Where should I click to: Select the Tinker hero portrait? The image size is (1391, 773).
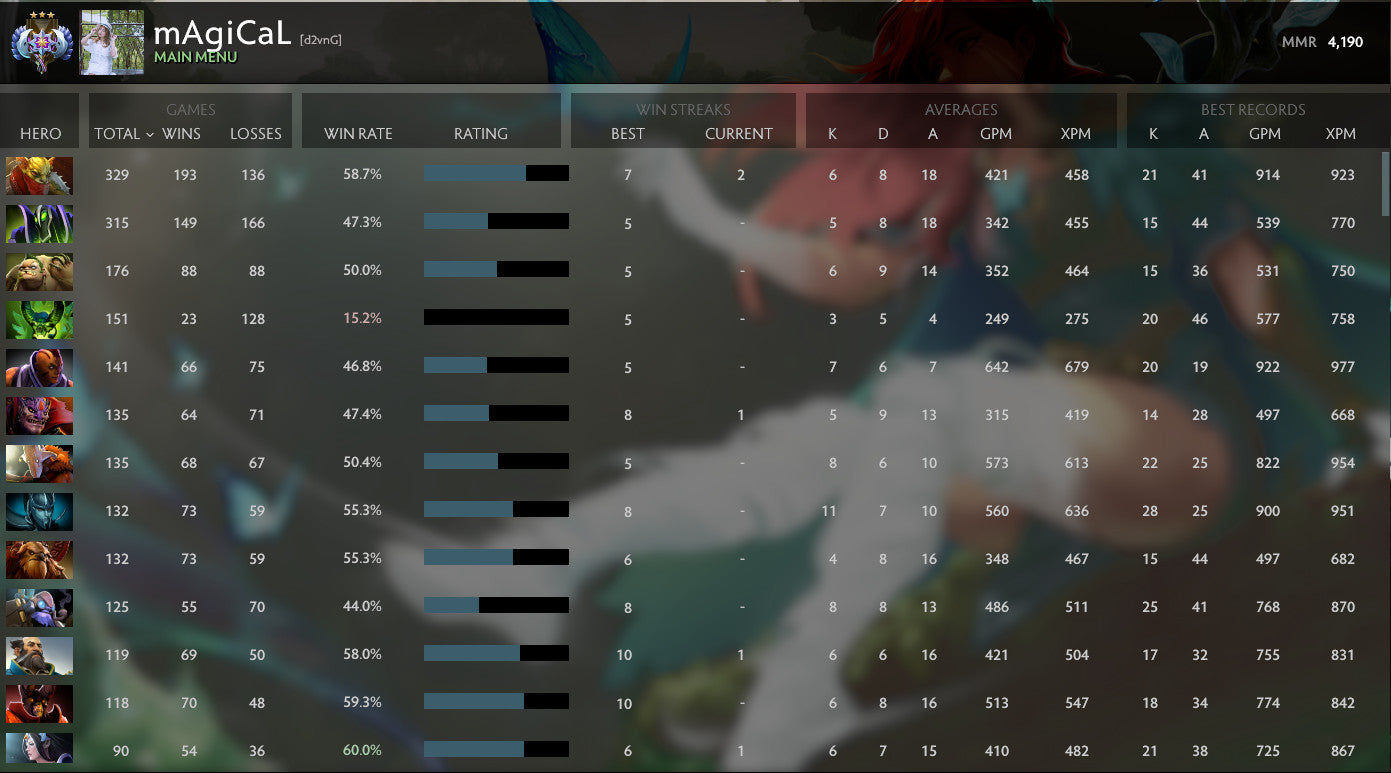(39, 607)
